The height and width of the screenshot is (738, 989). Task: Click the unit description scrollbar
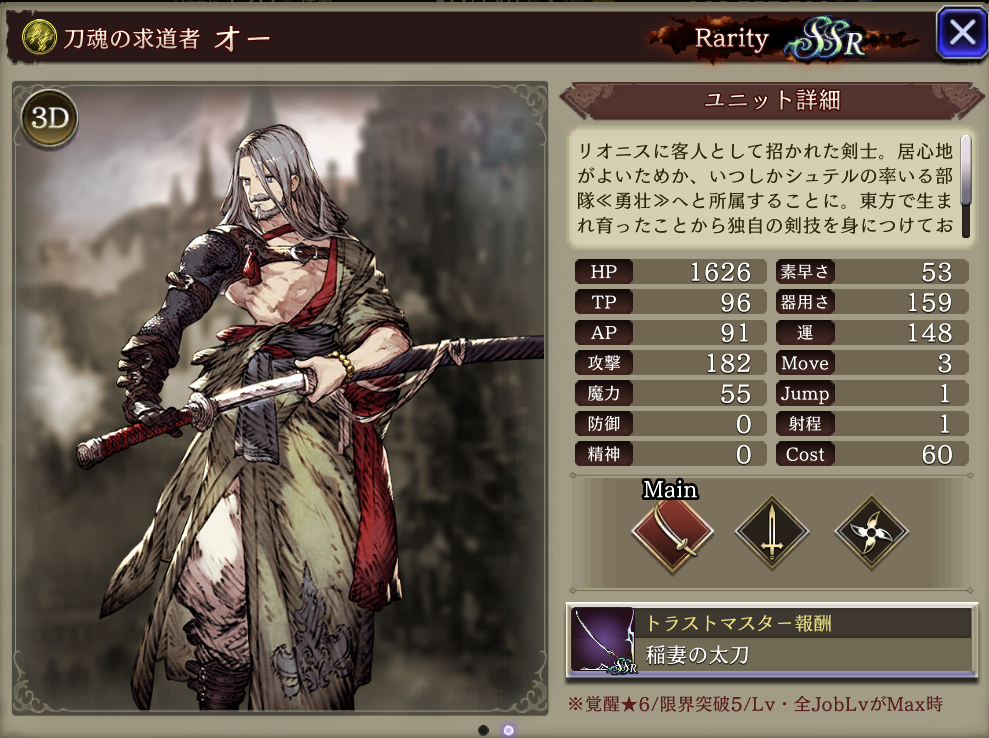966,170
